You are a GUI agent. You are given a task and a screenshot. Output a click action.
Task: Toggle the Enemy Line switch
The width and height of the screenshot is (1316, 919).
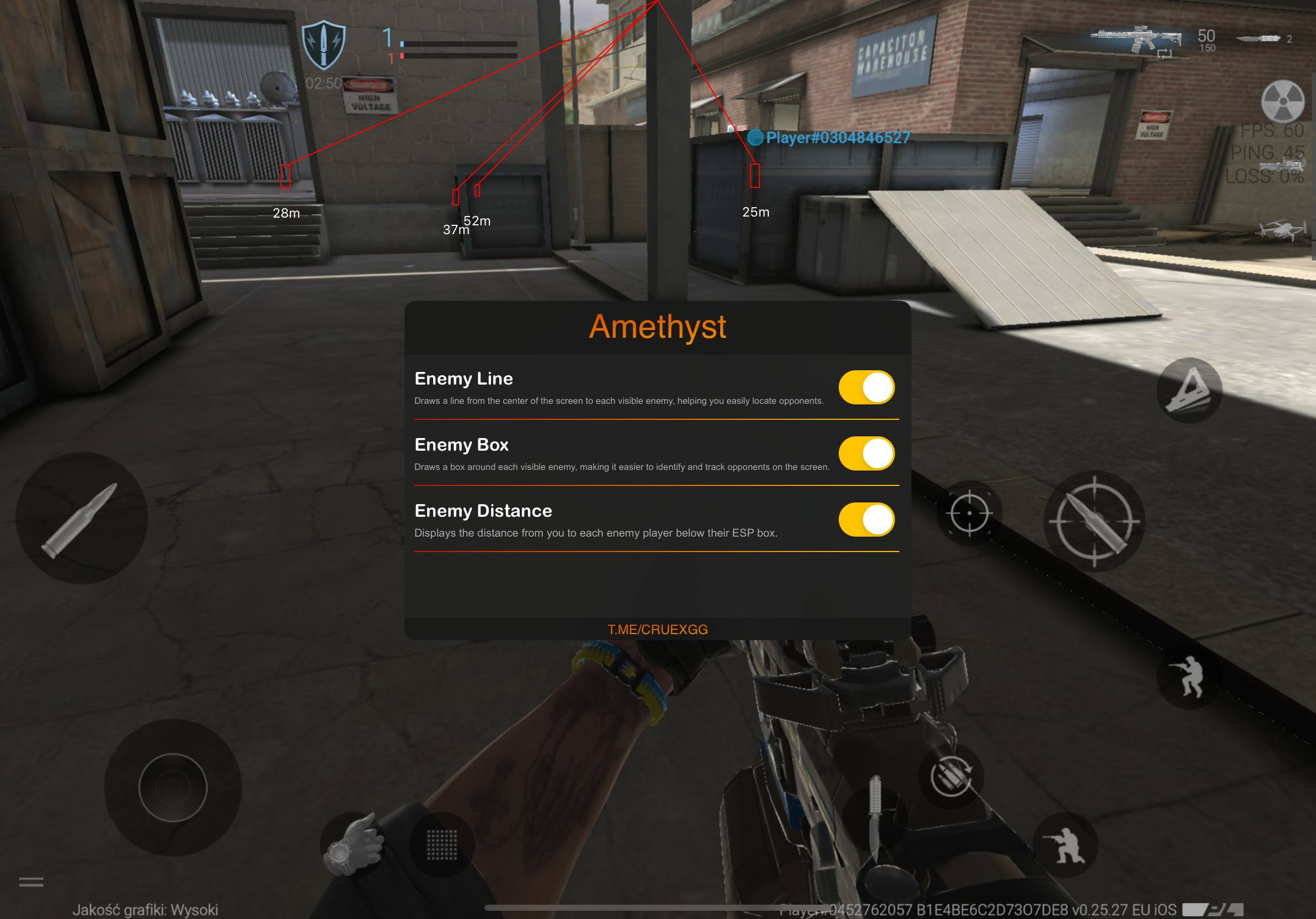tap(866, 387)
